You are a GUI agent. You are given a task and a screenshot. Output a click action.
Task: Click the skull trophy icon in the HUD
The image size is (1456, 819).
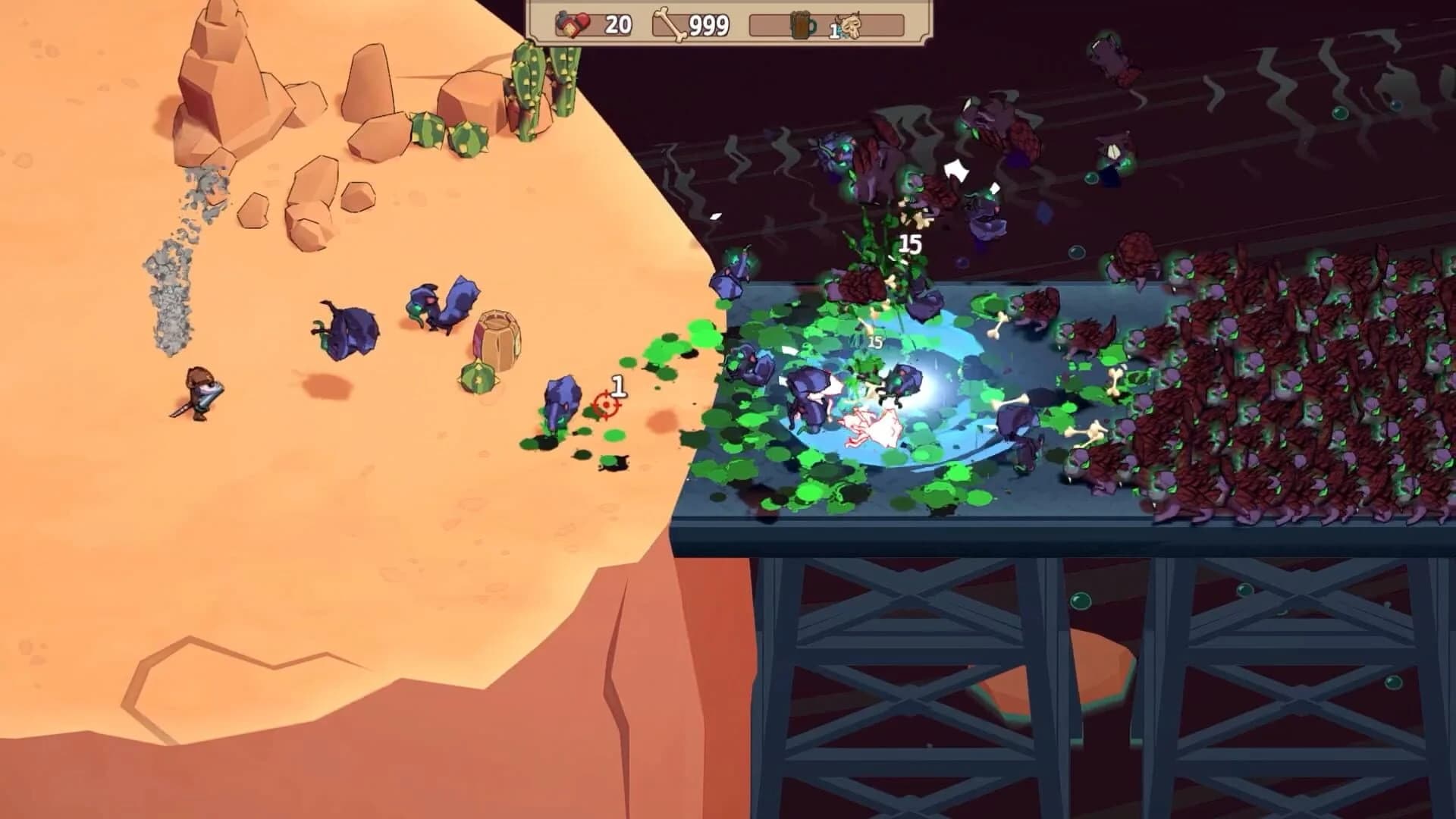click(851, 27)
